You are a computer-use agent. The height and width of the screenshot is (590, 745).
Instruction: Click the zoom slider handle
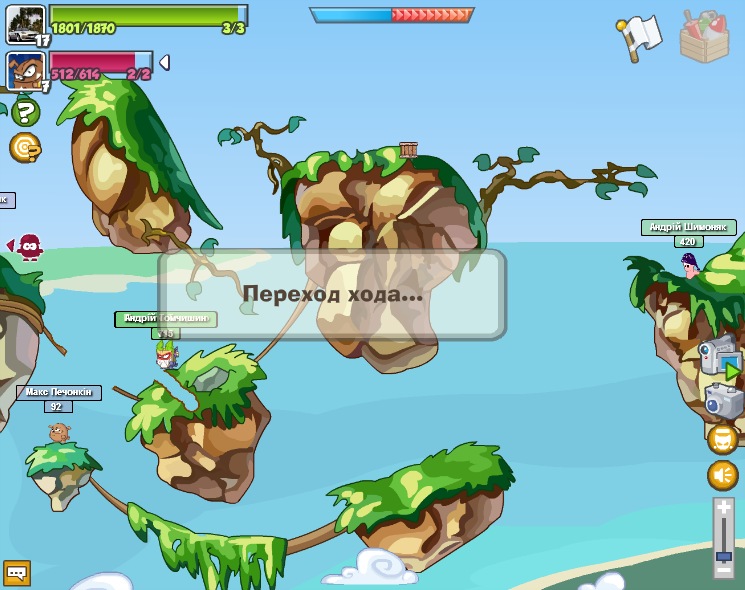(723, 555)
